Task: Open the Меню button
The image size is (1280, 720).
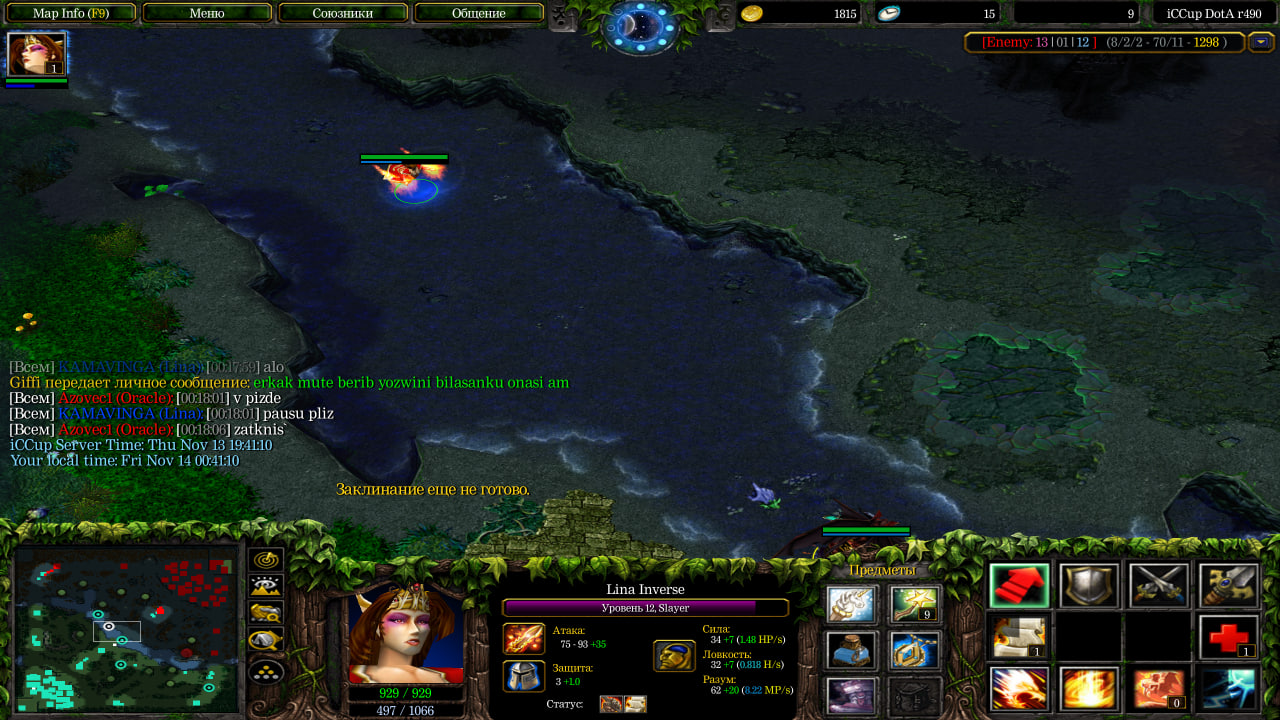Action: tap(207, 13)
